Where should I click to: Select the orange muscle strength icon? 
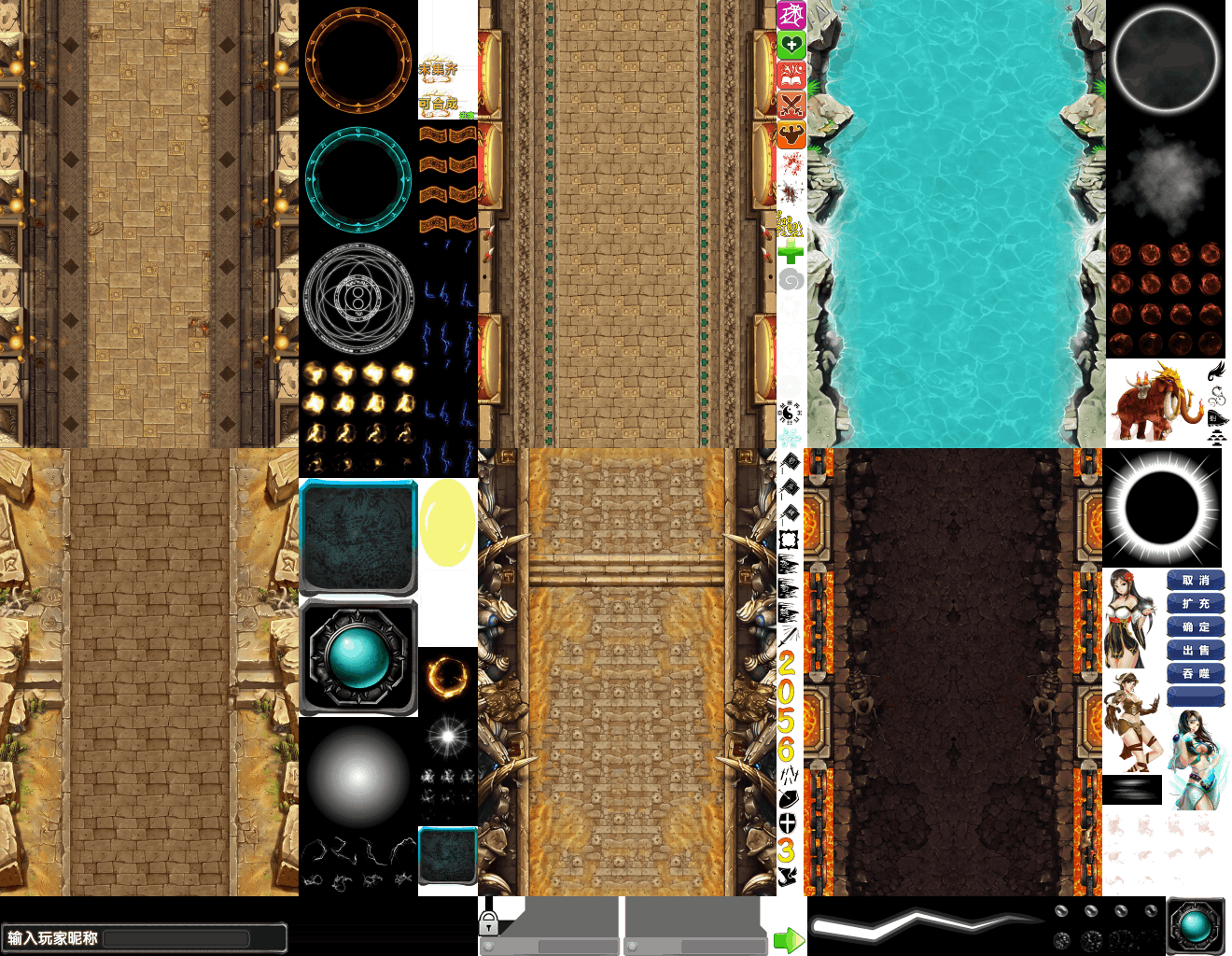pyautogui.click(x=791, y=134)
